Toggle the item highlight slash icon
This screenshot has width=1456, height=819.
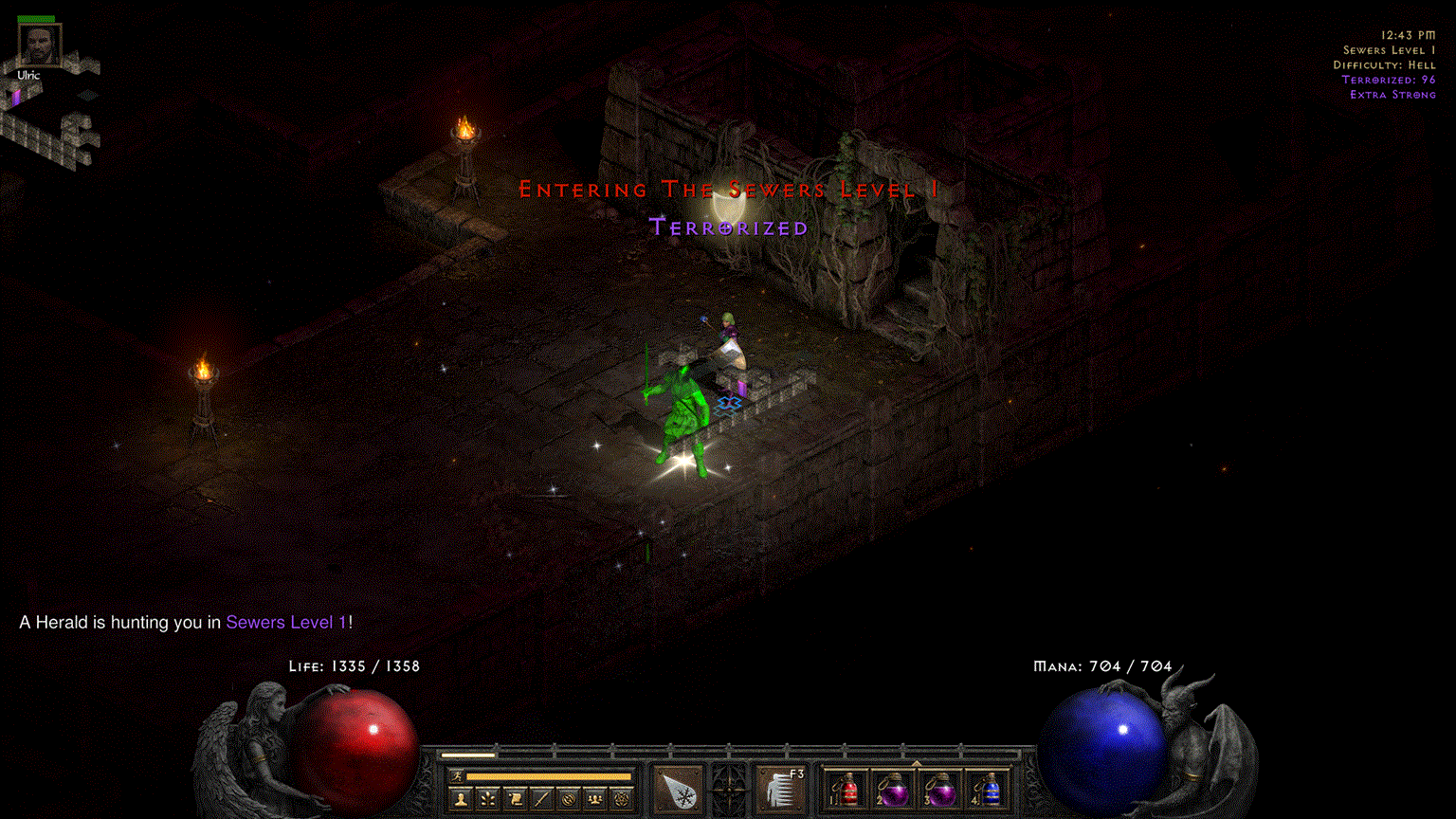(x=541, y=798)
